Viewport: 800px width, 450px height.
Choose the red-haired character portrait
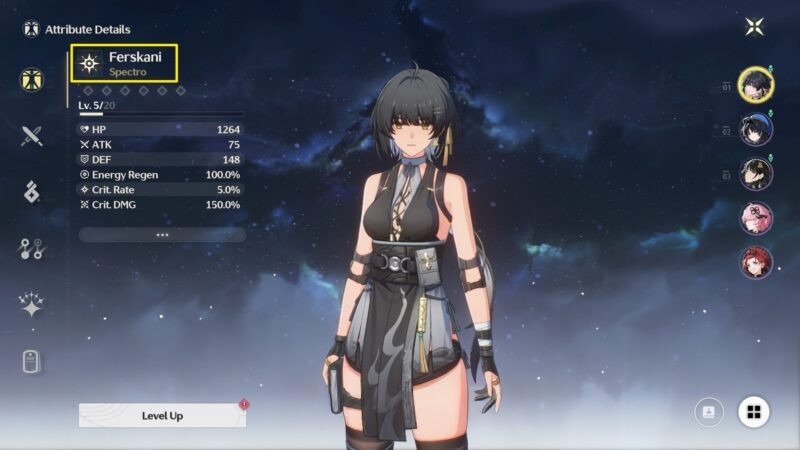click(755, 263)
